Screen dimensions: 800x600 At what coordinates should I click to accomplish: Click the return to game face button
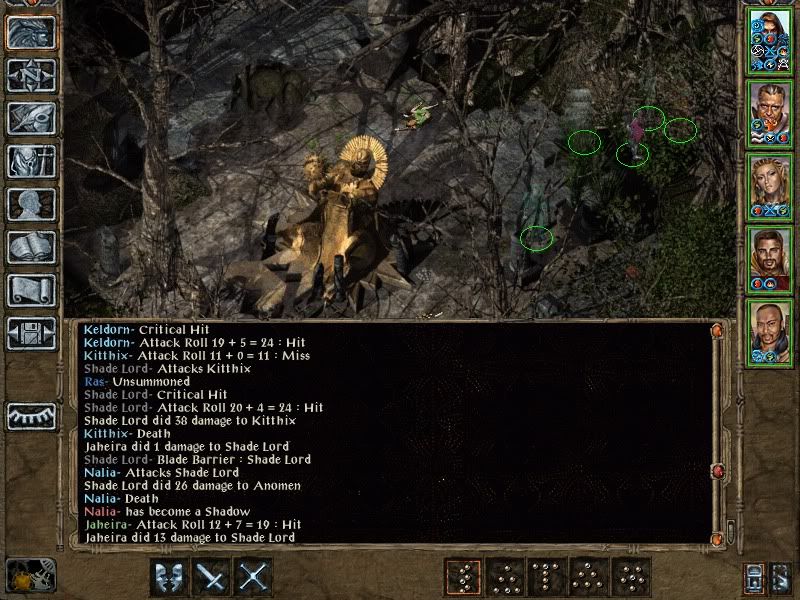(x=31, y=32)
